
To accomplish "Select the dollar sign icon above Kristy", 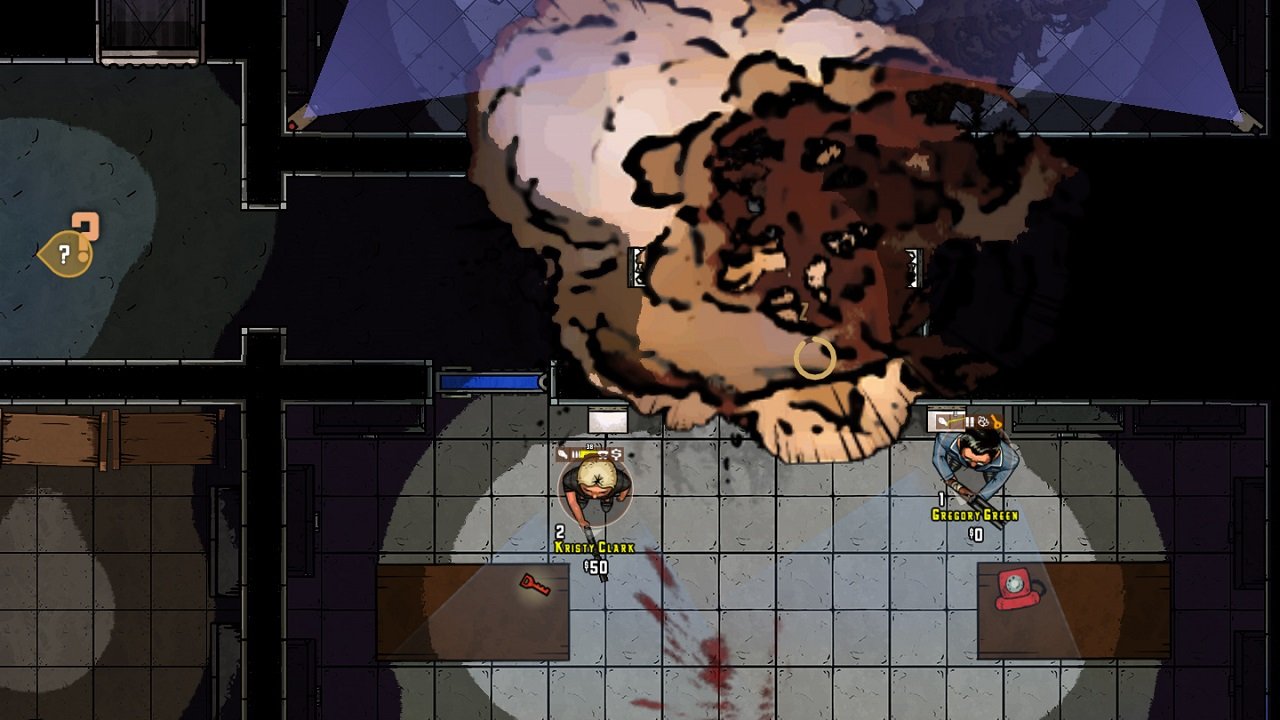I will 618,454.
